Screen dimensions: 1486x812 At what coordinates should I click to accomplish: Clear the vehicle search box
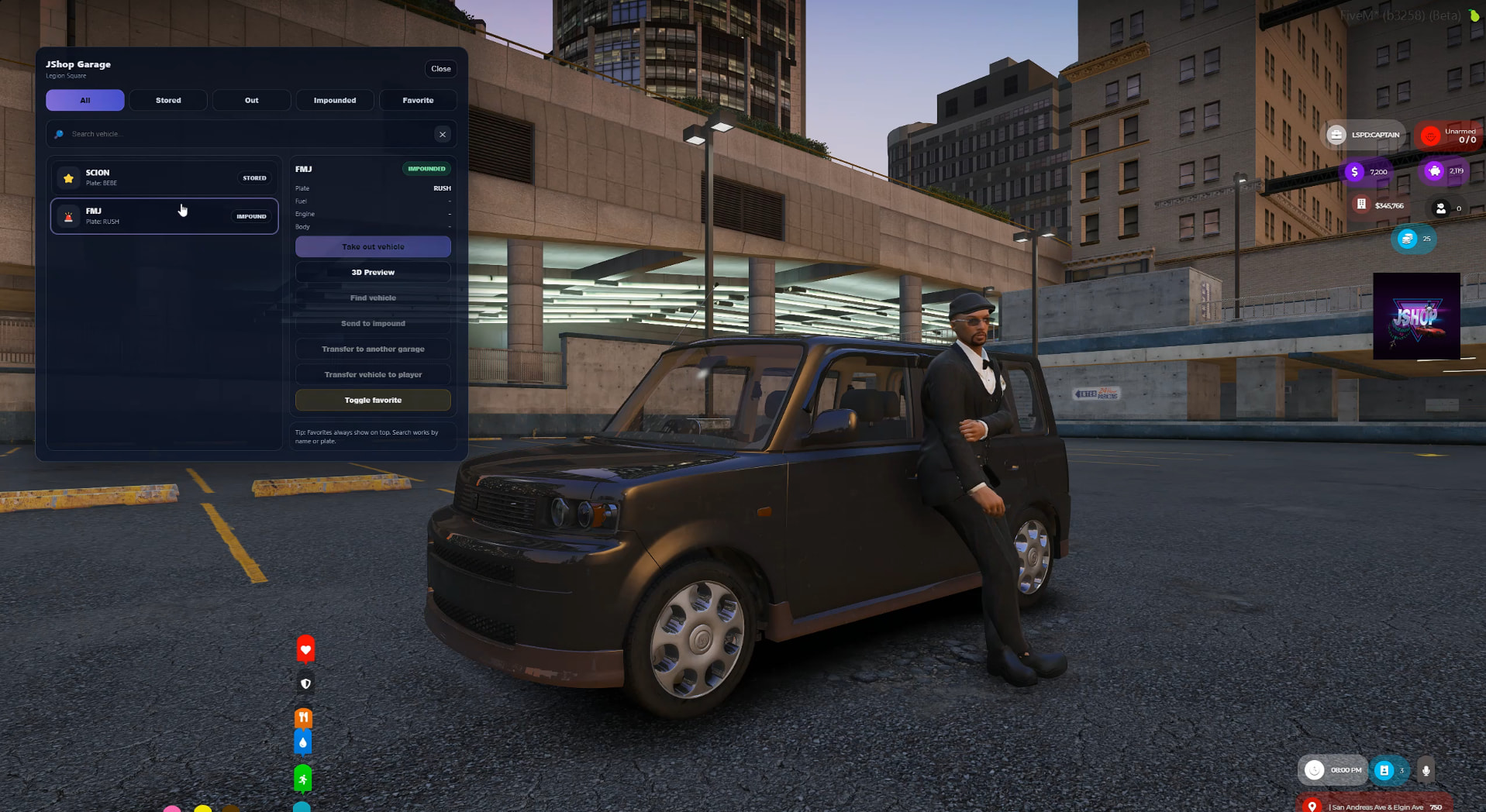(x=443, y=134)
